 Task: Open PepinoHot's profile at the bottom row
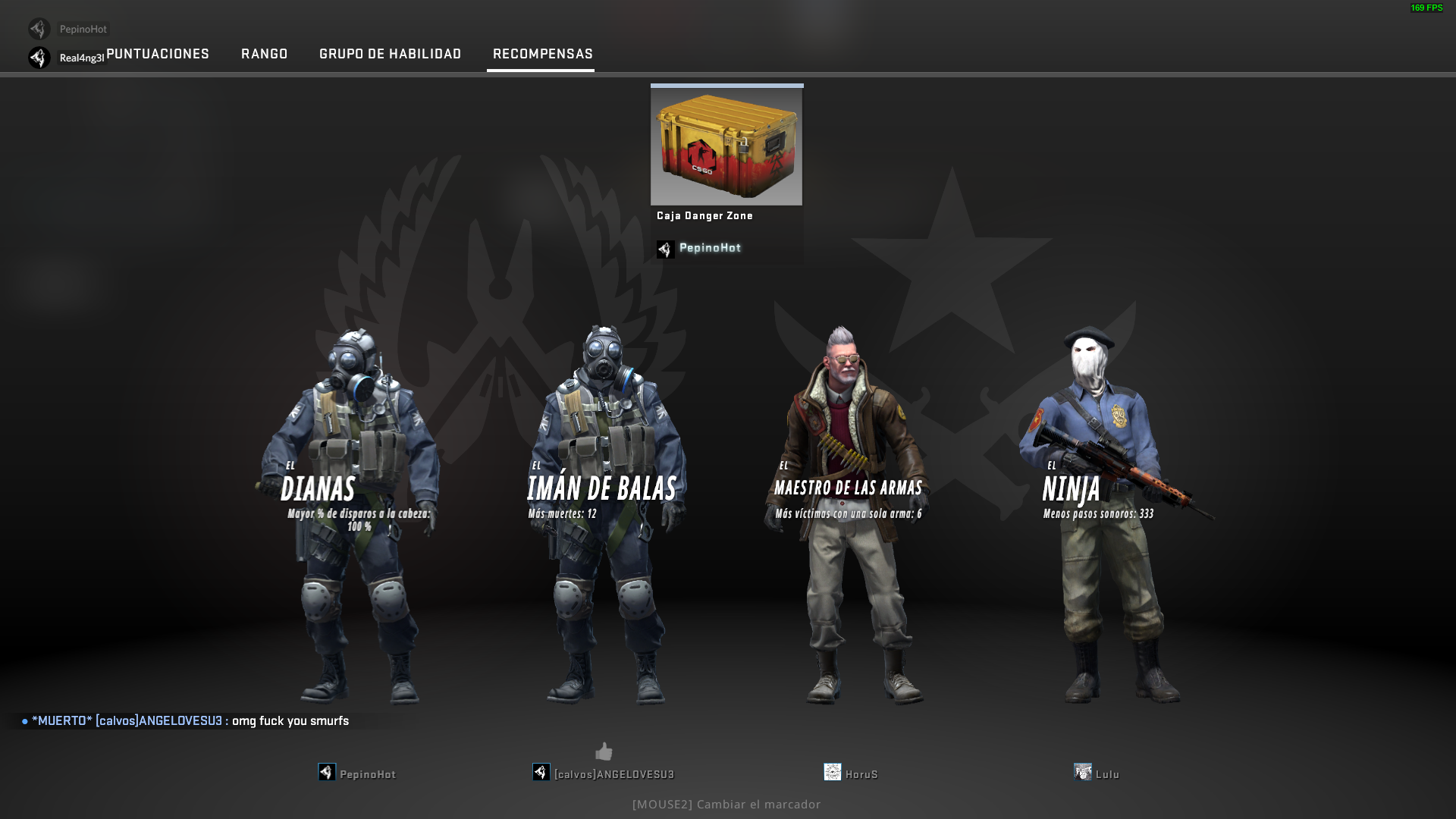pos(367,774)
